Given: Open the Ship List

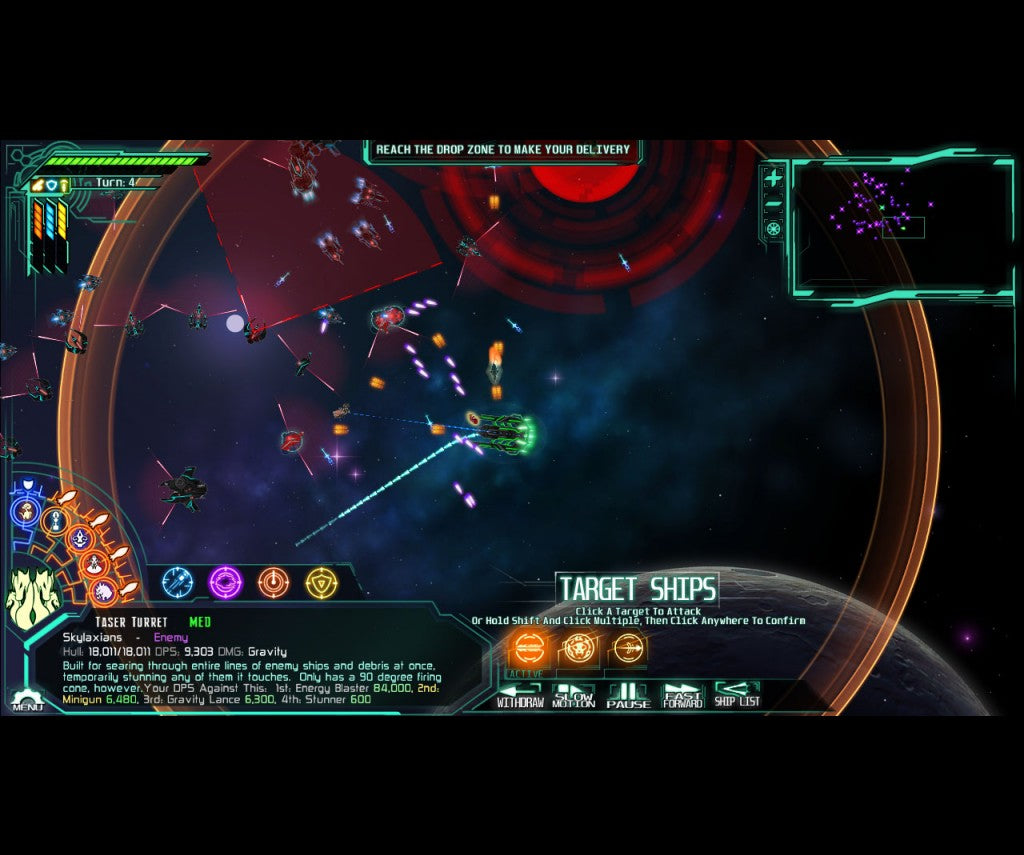Looking at the screenshot, I should [x=737, y=696].
